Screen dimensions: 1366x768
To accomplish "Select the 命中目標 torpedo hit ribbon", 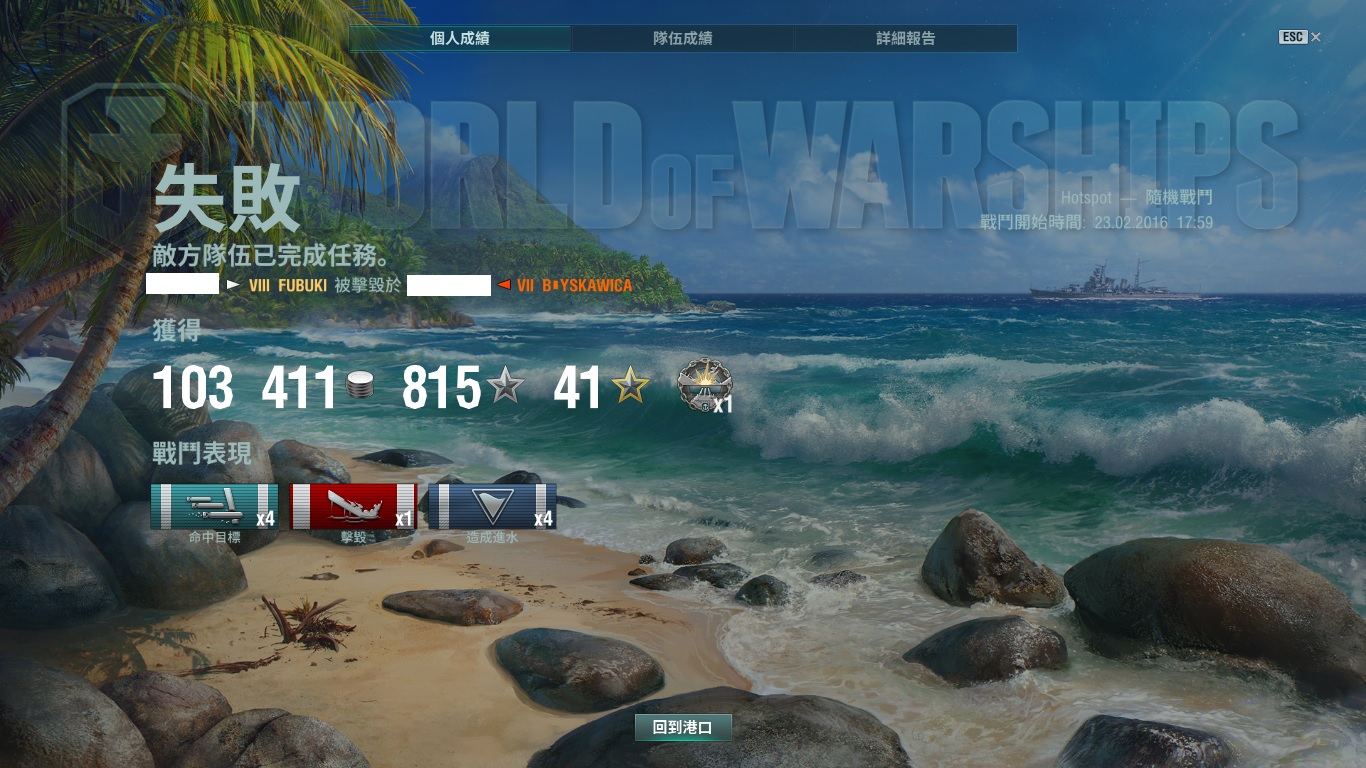I will (214, 506).
